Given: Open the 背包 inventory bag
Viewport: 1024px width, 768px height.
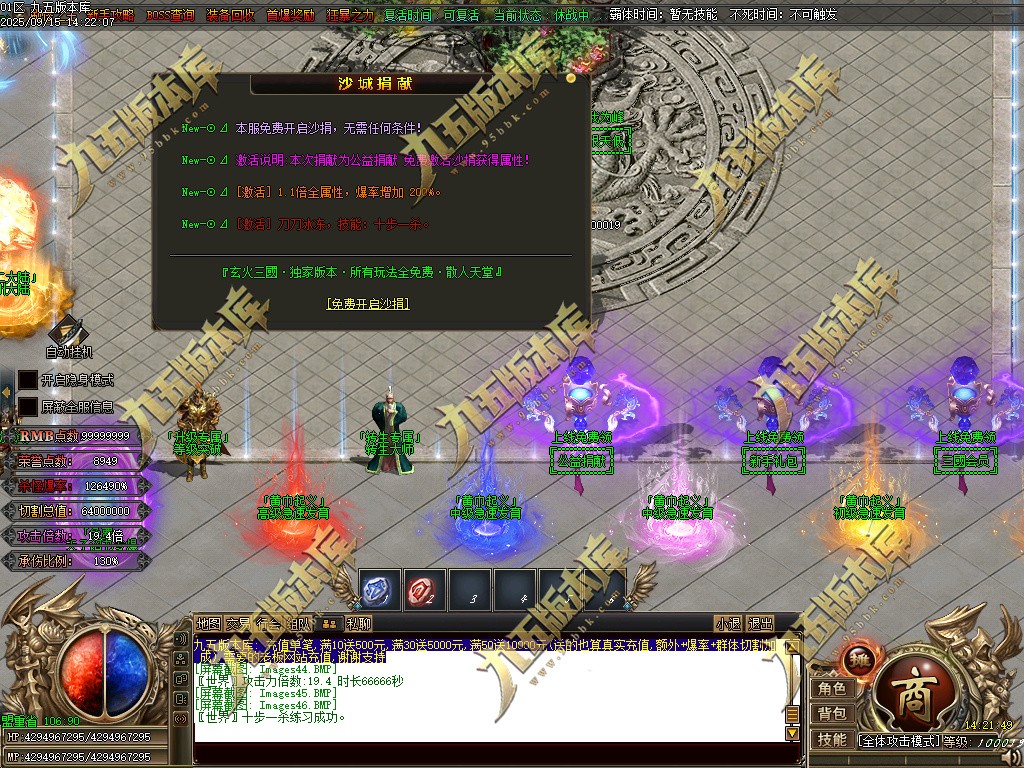Looking at the screenshot, I should 832,713.
